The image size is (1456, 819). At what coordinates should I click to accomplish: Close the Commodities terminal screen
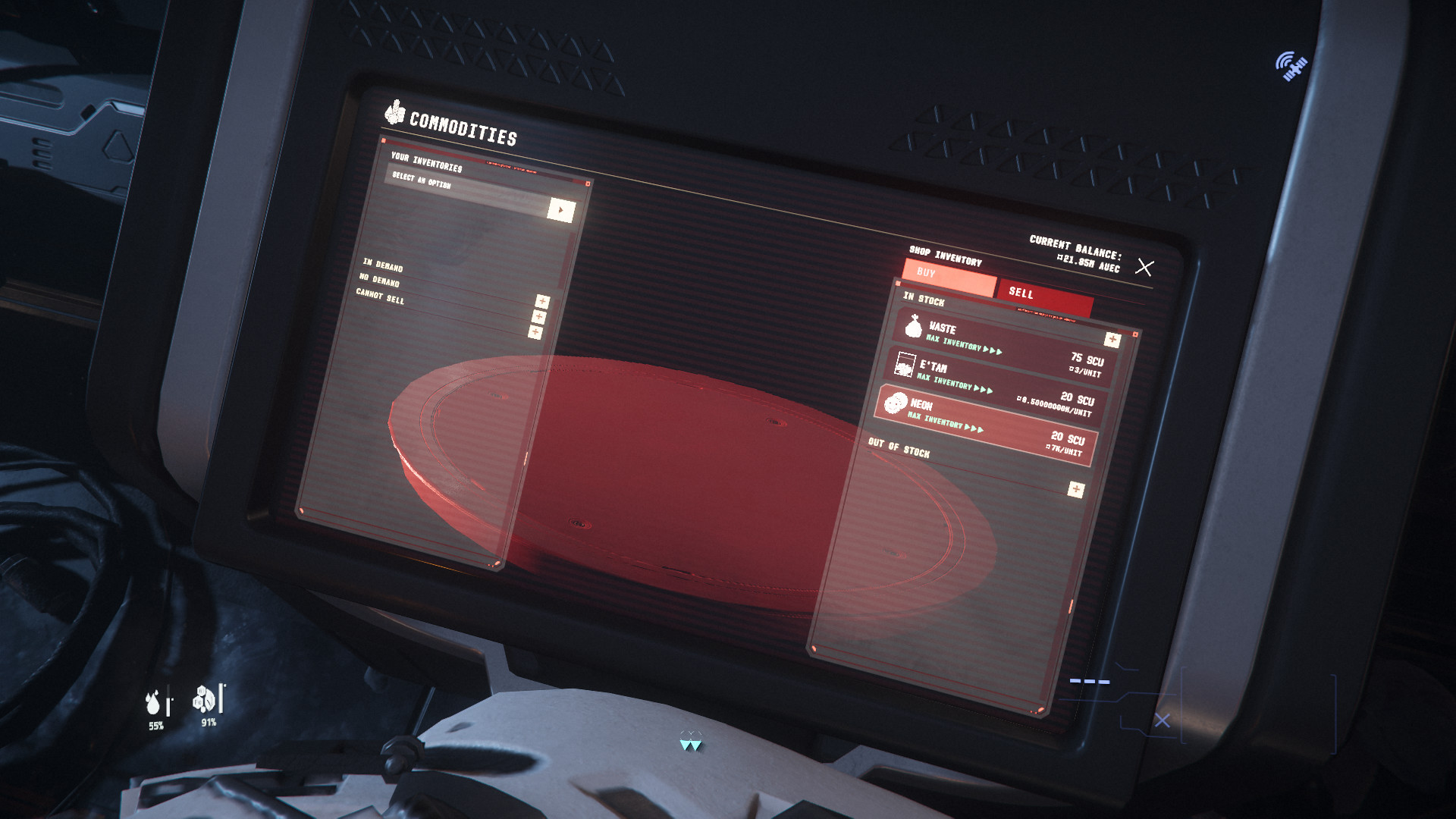pos(1144,267)
